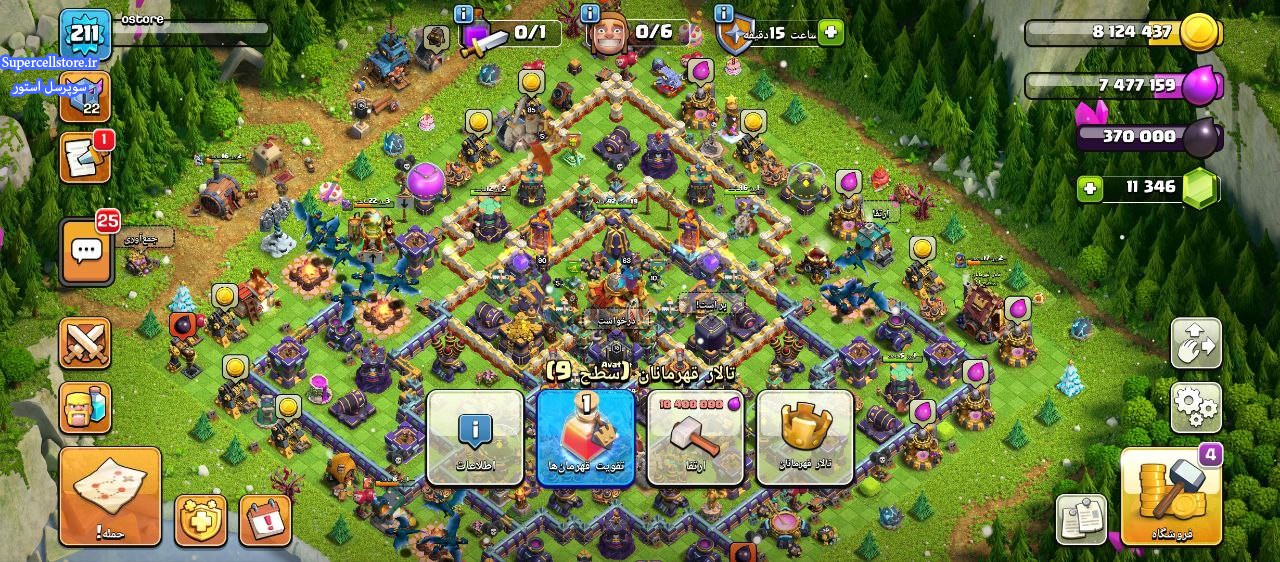Open the chat speech bubble button
The width and height of the screenshot is (1280, 562).
coord(85,252)
